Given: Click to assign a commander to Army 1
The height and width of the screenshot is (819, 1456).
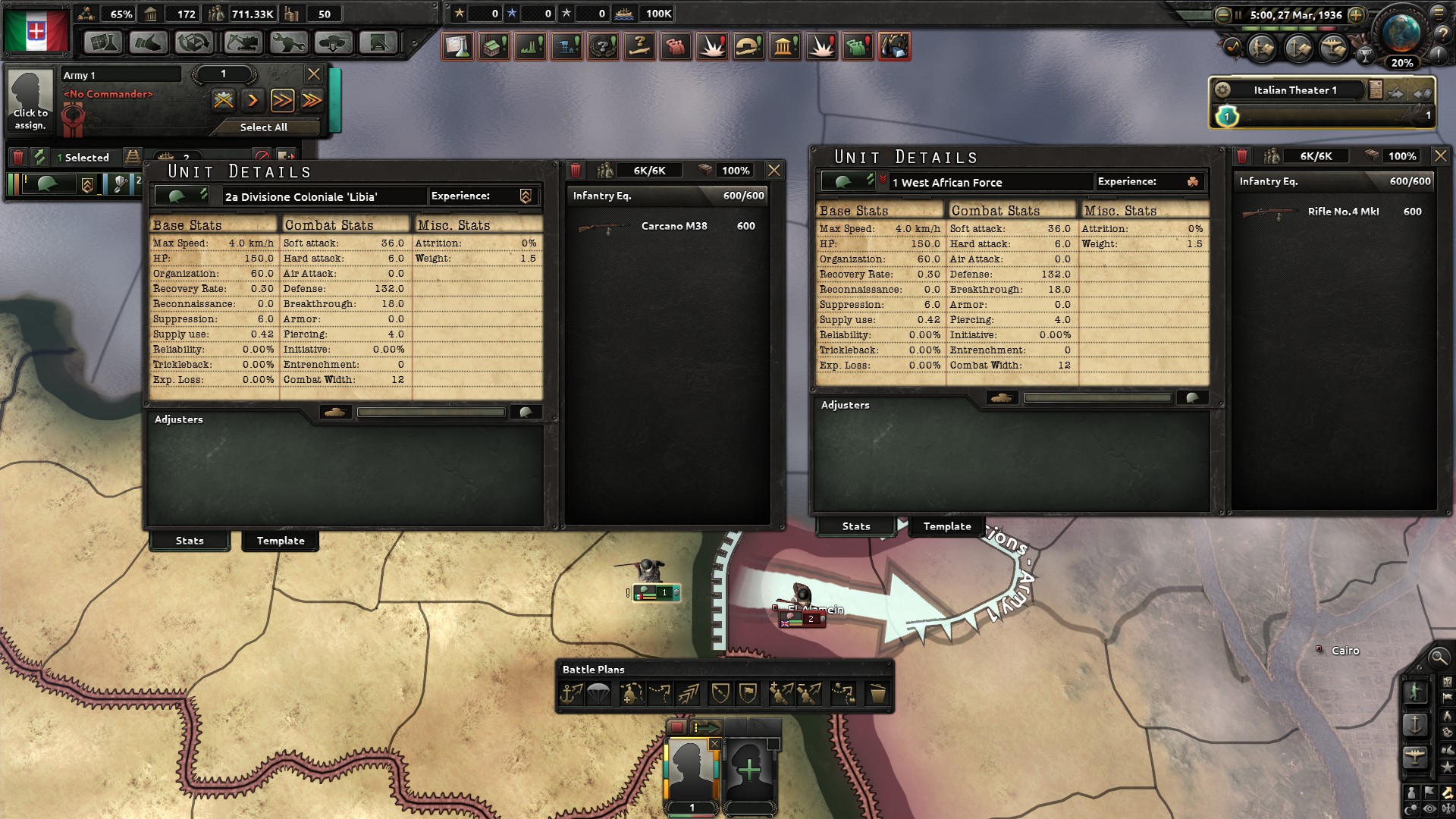Looking at the screenshot, I should pyautogui.click(x=30, y=101).
